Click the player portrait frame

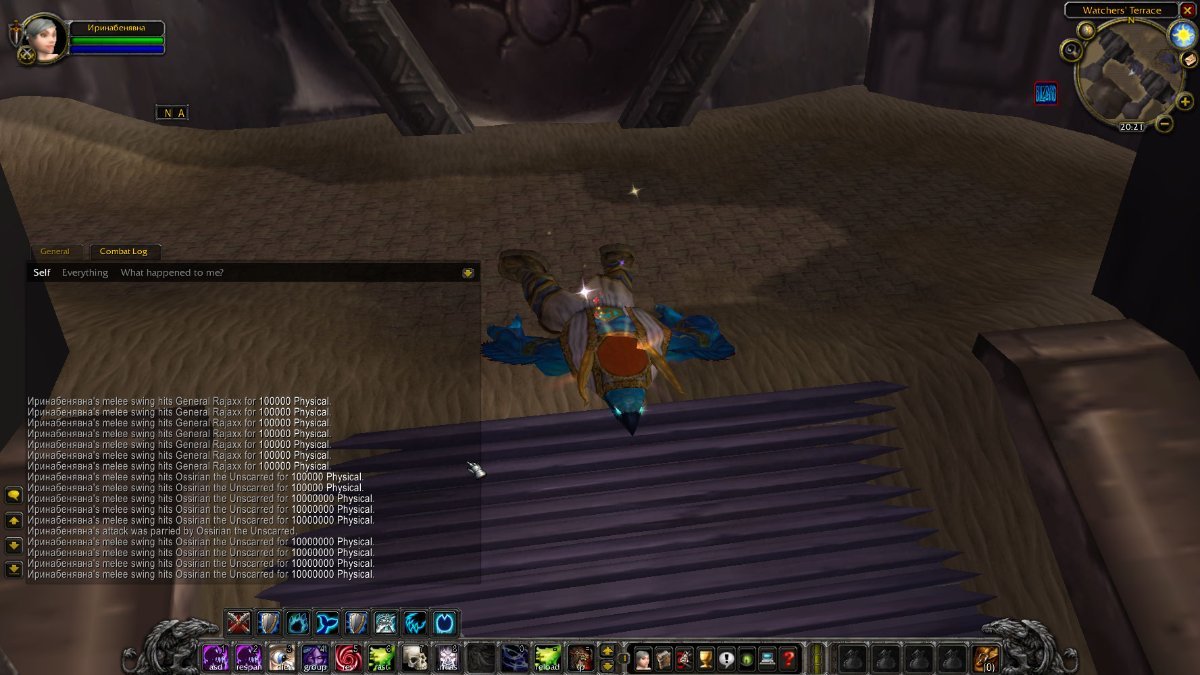[x=43, y=38]
